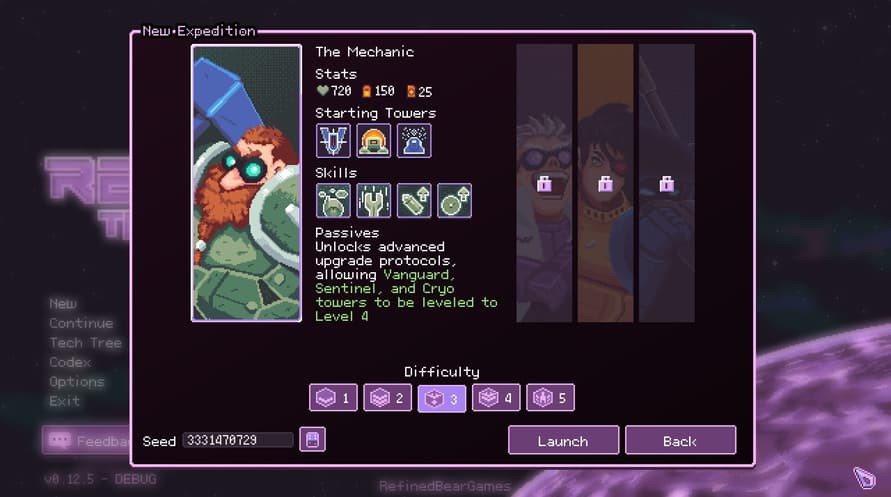
Task: Choose the locked goggles-wearing character
Action: pyautogui.click(x=544, y=183)
